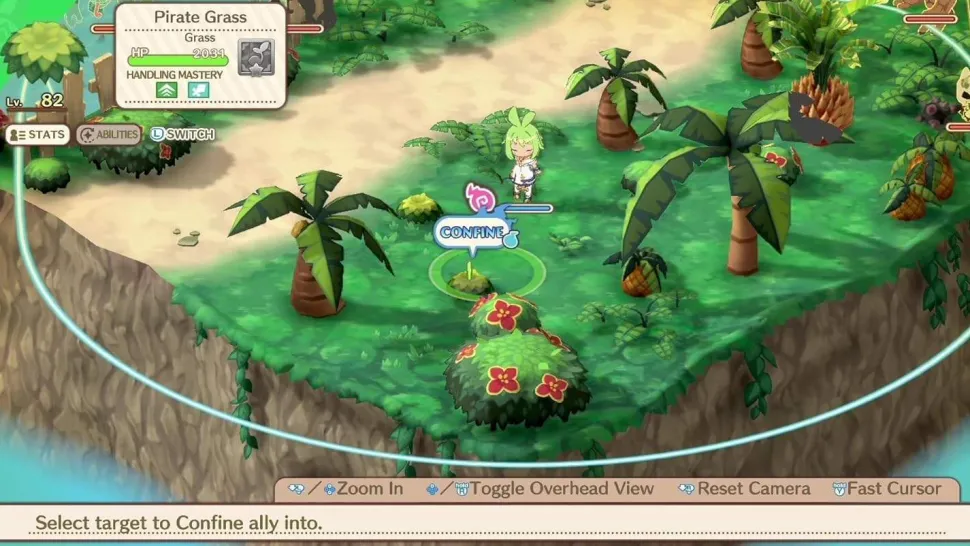Show the ABILITIES list
970x546 pixels.
109,134
